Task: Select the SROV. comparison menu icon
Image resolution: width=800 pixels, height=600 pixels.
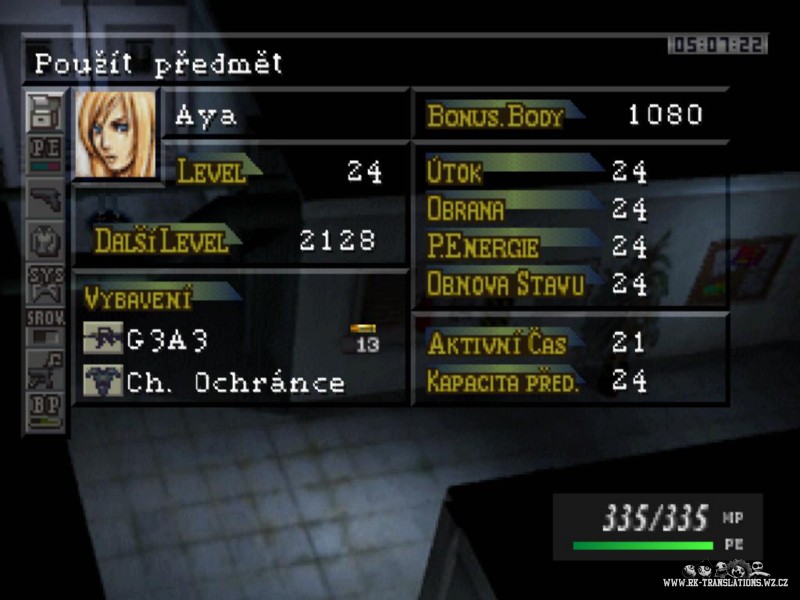Action: (x=46, y=327)
